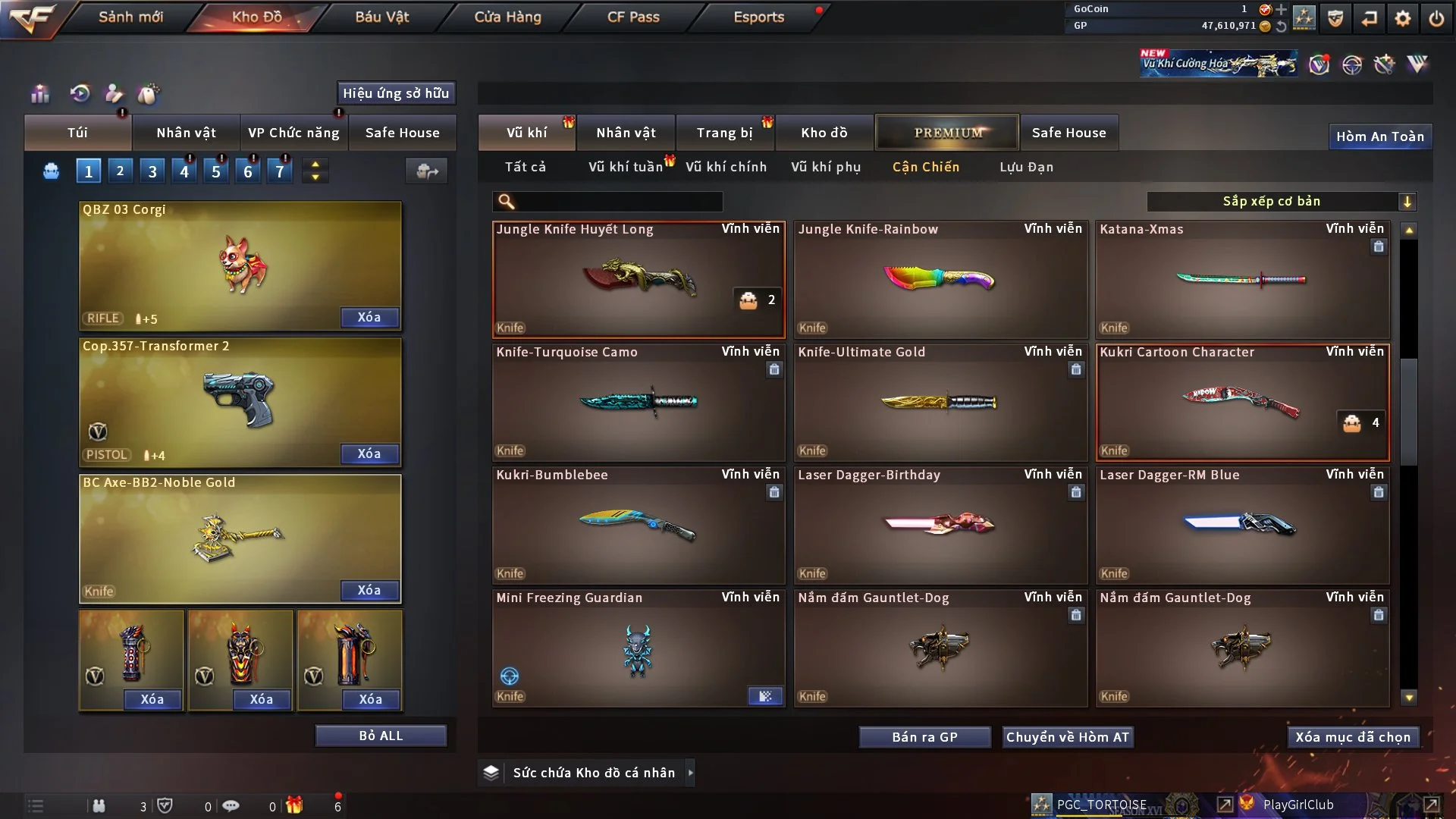The height and width of the screenshot is (819, 1456).
Task: Open the Hòm An Toàn safe box
Action: 1379,136
